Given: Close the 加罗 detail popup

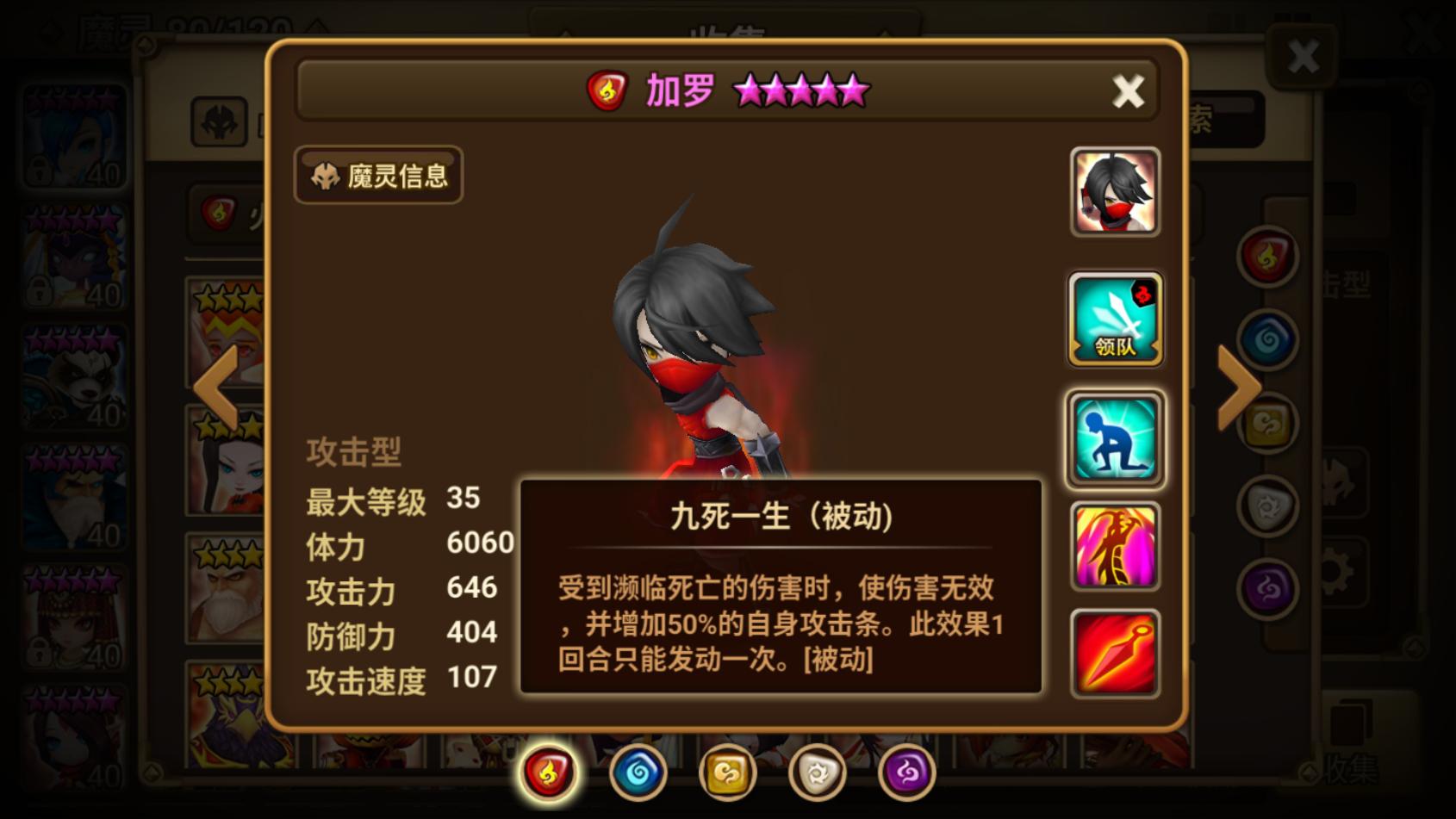Looking at the screenshot, I should [x=1128, y=92].
